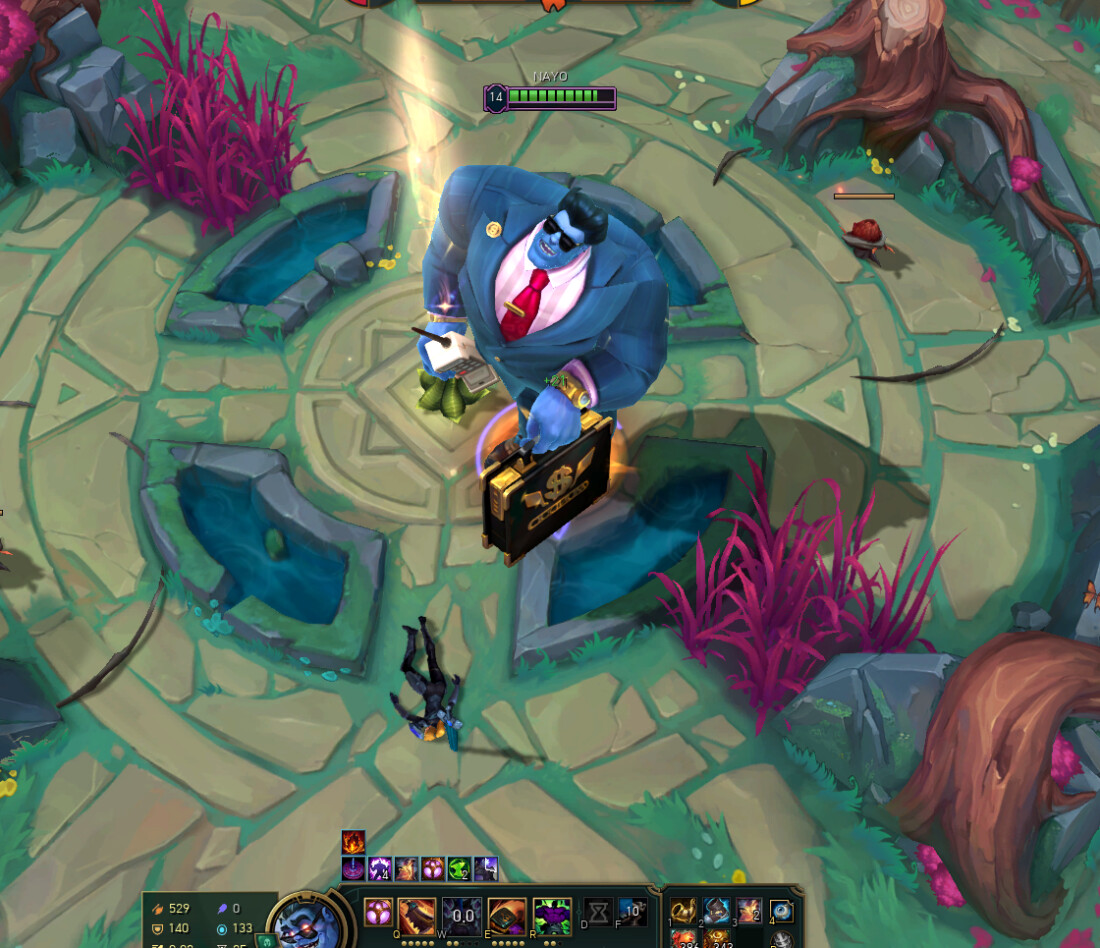This screenshot has height=948, width=1100.
Task: Open the Dr. Mundo champion portrait
Action: coord(303,922)
